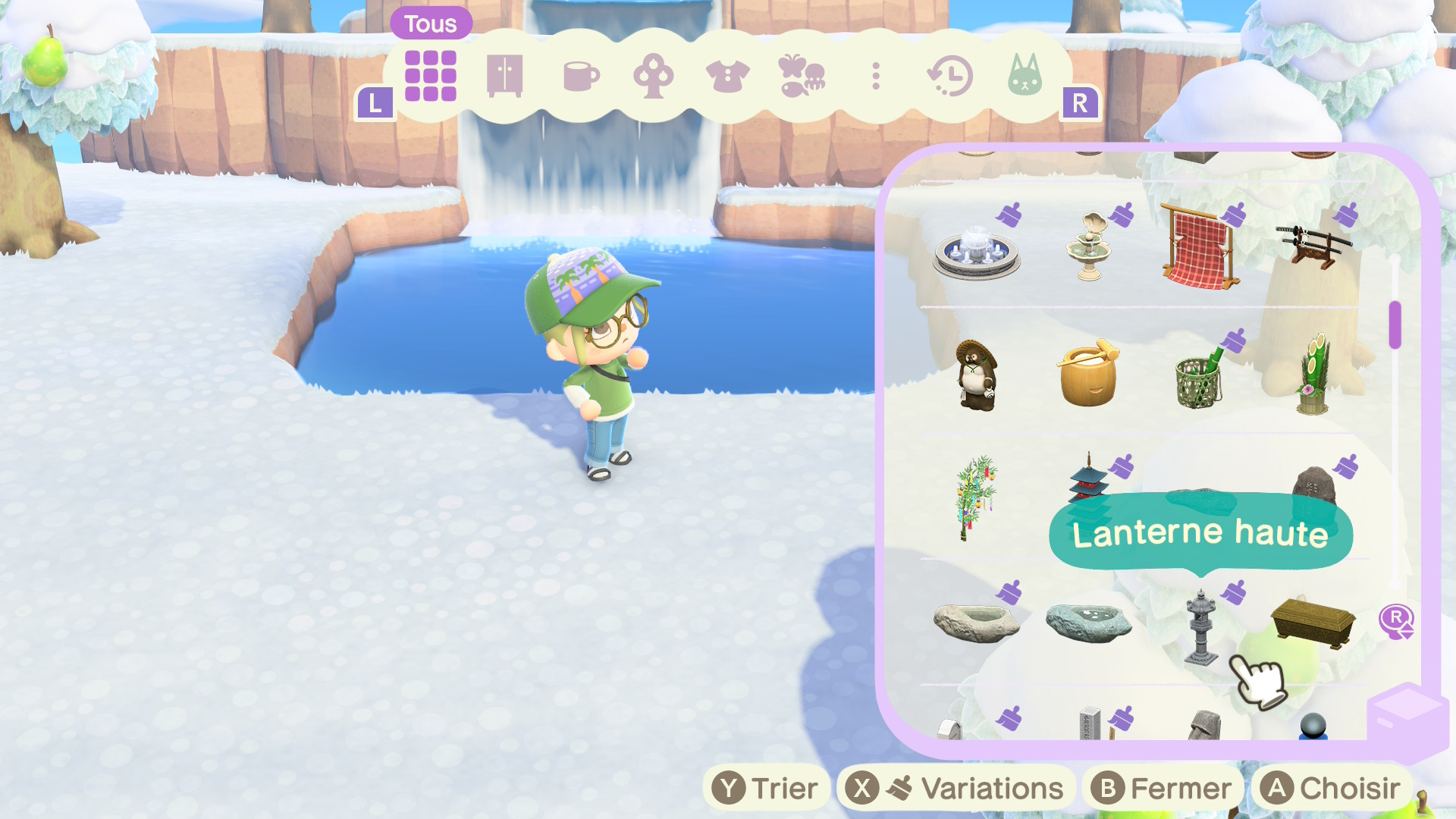Show the tree plants category
Viewport: 1456px width, 819px height.
coord(653,77)
